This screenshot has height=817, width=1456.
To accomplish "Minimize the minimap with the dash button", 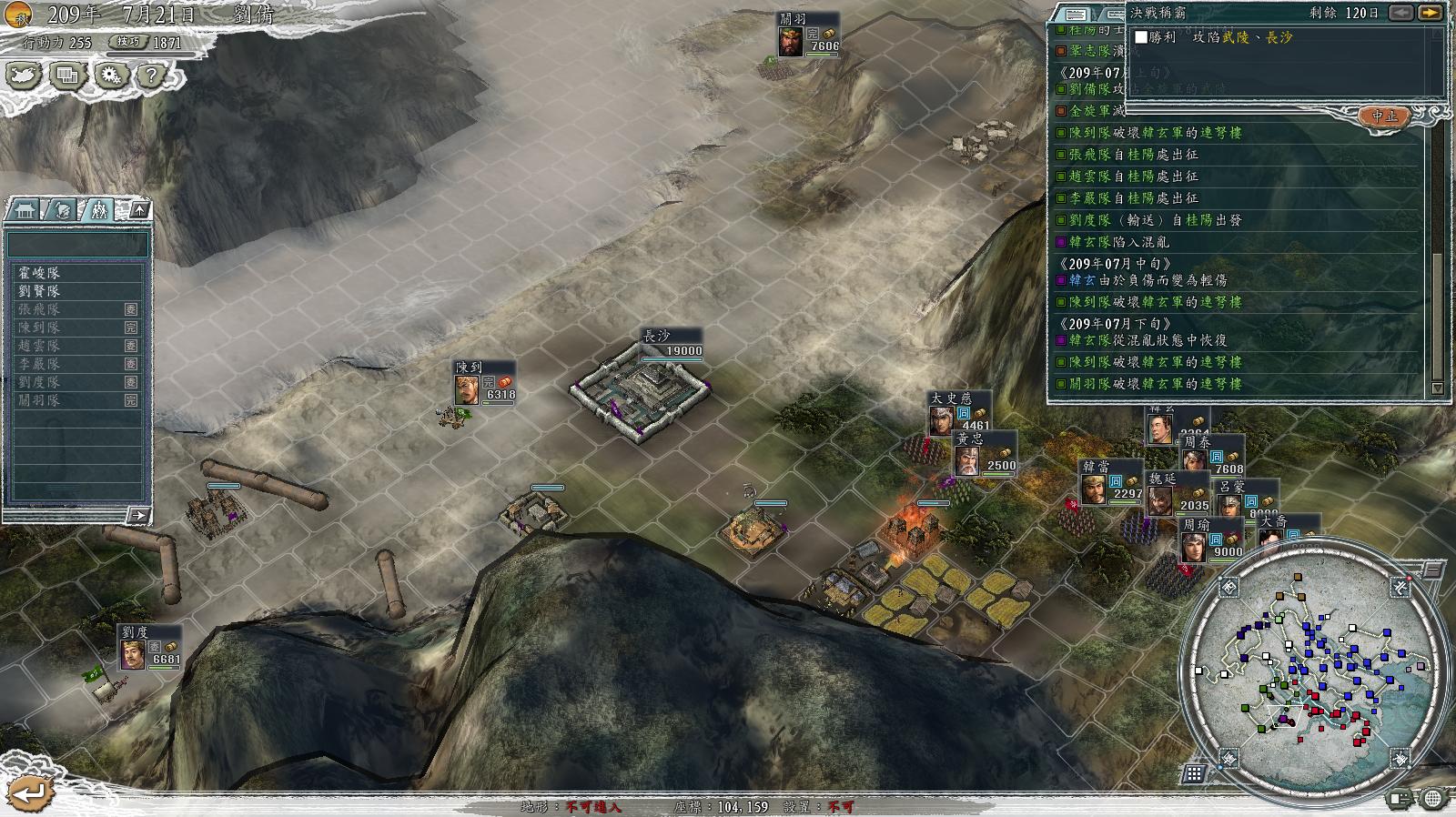I will point(1432,570).
